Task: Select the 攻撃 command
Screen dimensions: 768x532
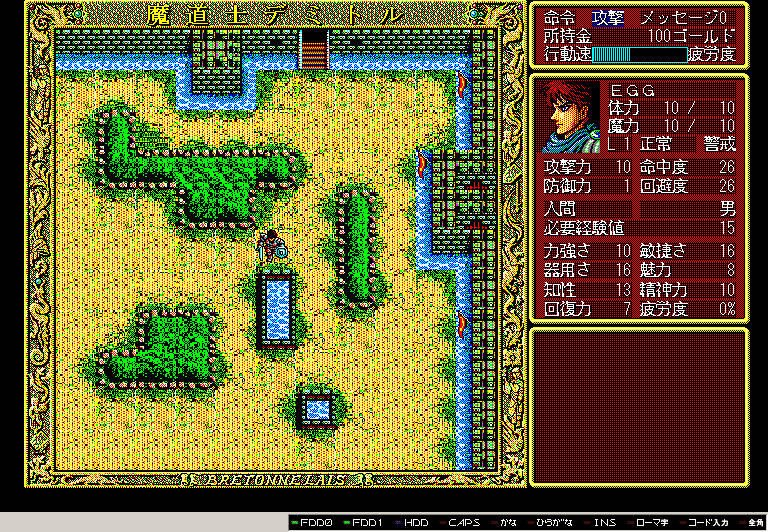Action: [607, 18]
